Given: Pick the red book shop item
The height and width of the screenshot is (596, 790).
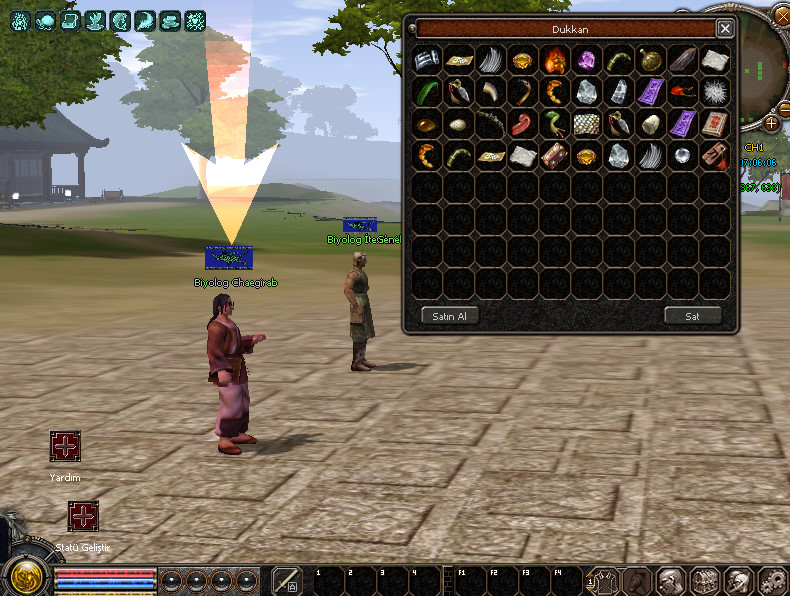Looking at the screenshot, I should pos(715,124).
